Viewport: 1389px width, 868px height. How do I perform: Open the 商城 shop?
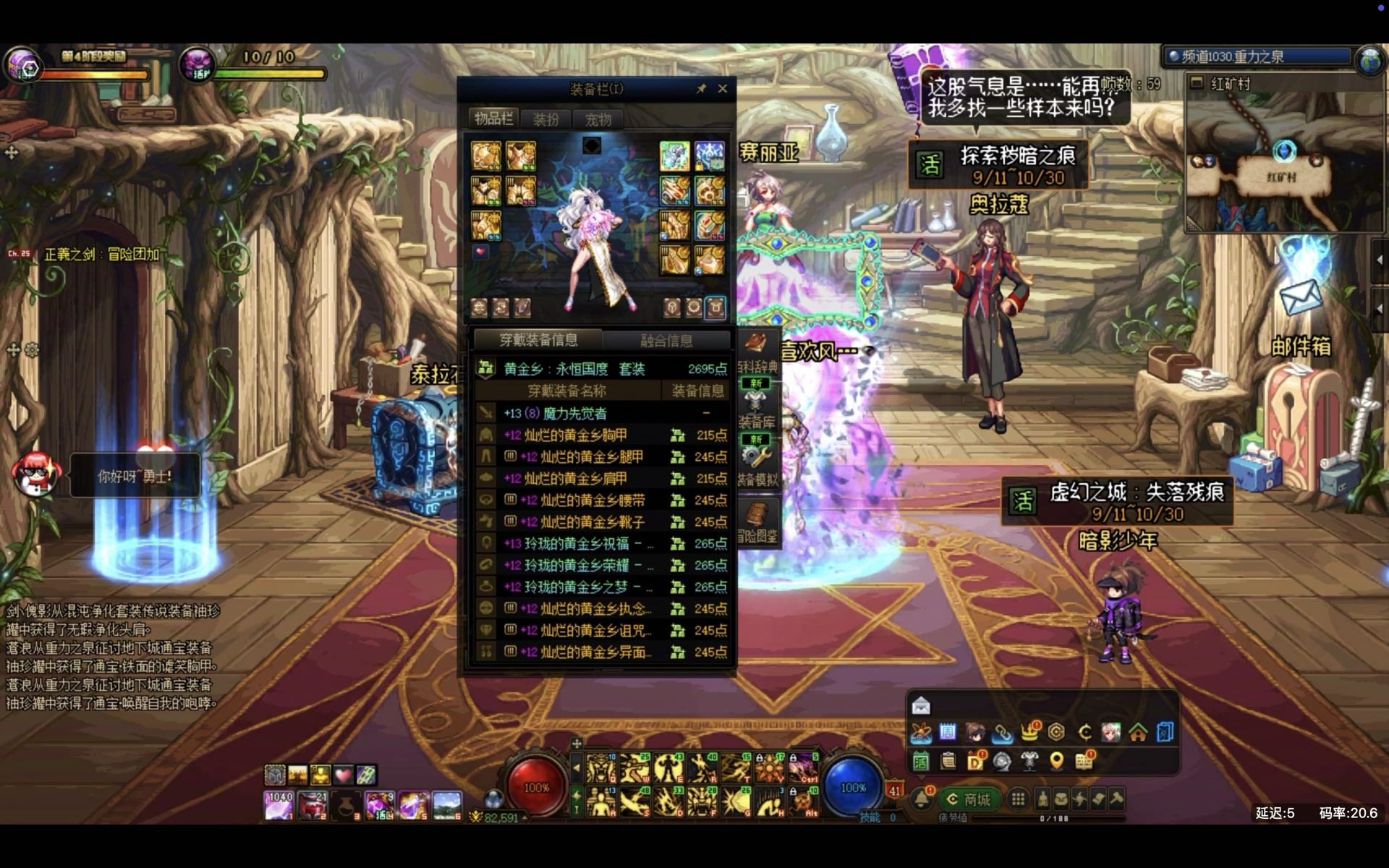tap(969, 799)
